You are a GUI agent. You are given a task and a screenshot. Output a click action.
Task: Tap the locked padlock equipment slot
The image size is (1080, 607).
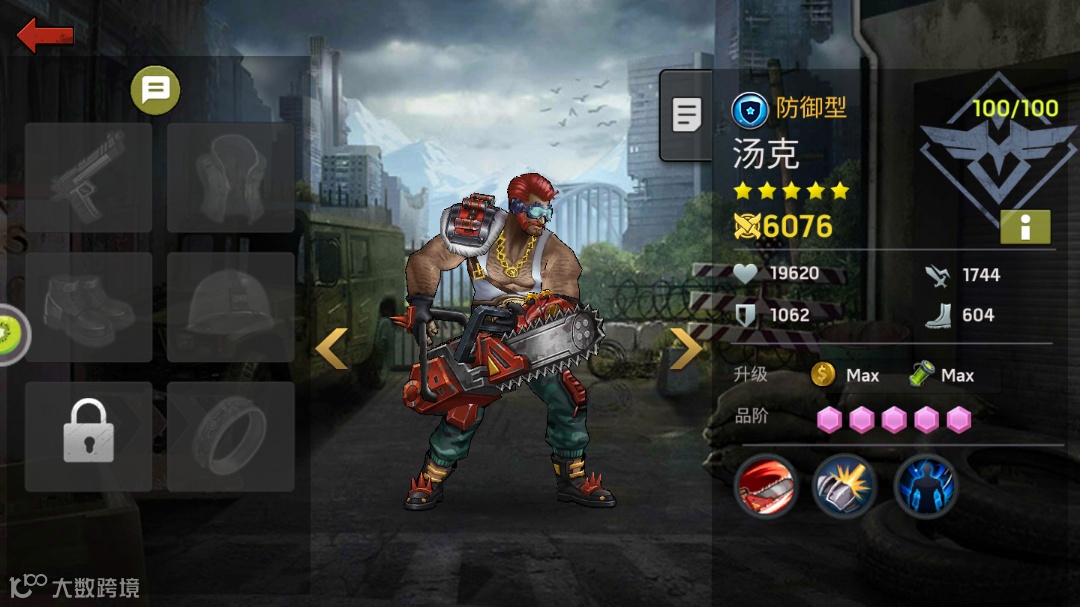(x=88, y=435)
